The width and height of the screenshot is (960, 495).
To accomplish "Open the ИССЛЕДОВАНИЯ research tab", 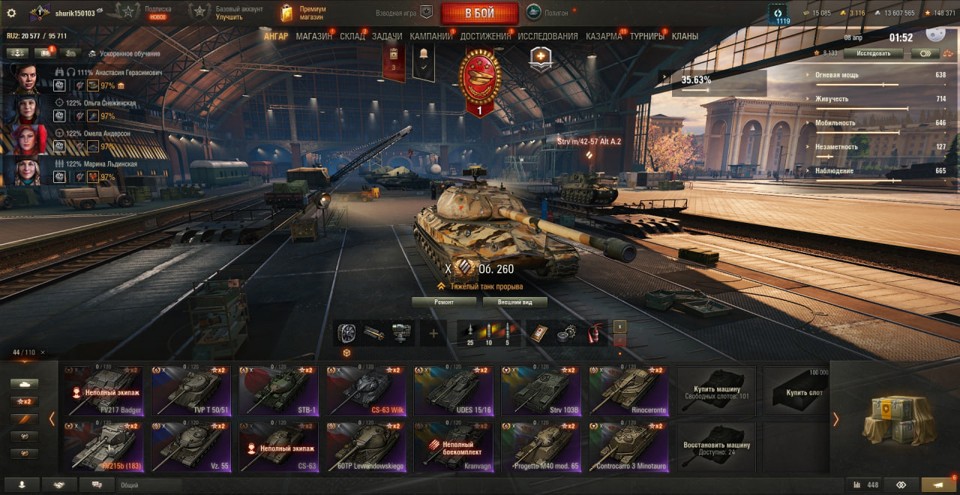I will (x=548, y=36).
